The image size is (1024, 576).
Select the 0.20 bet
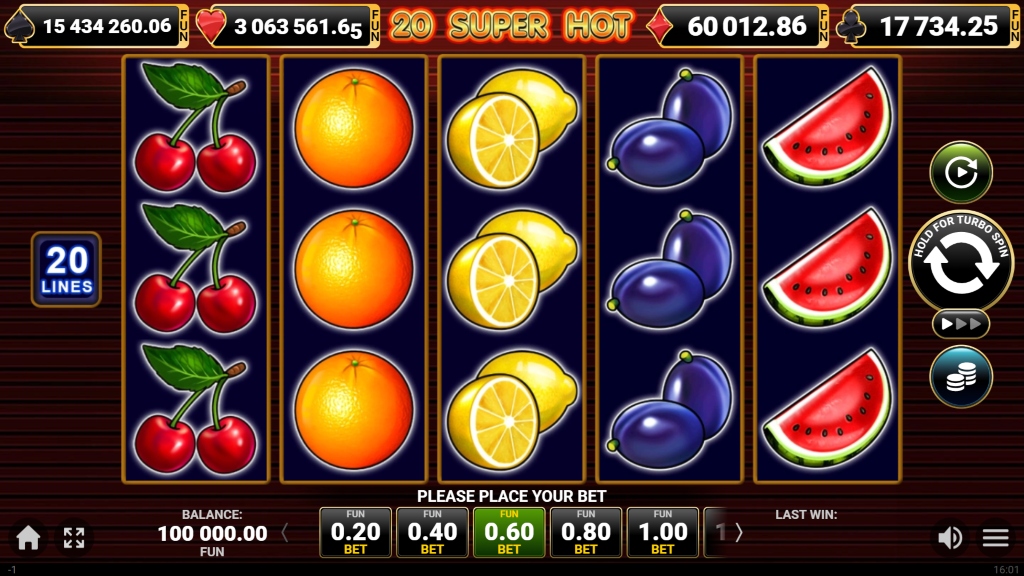pyautogui.click(x=355, y=532)
